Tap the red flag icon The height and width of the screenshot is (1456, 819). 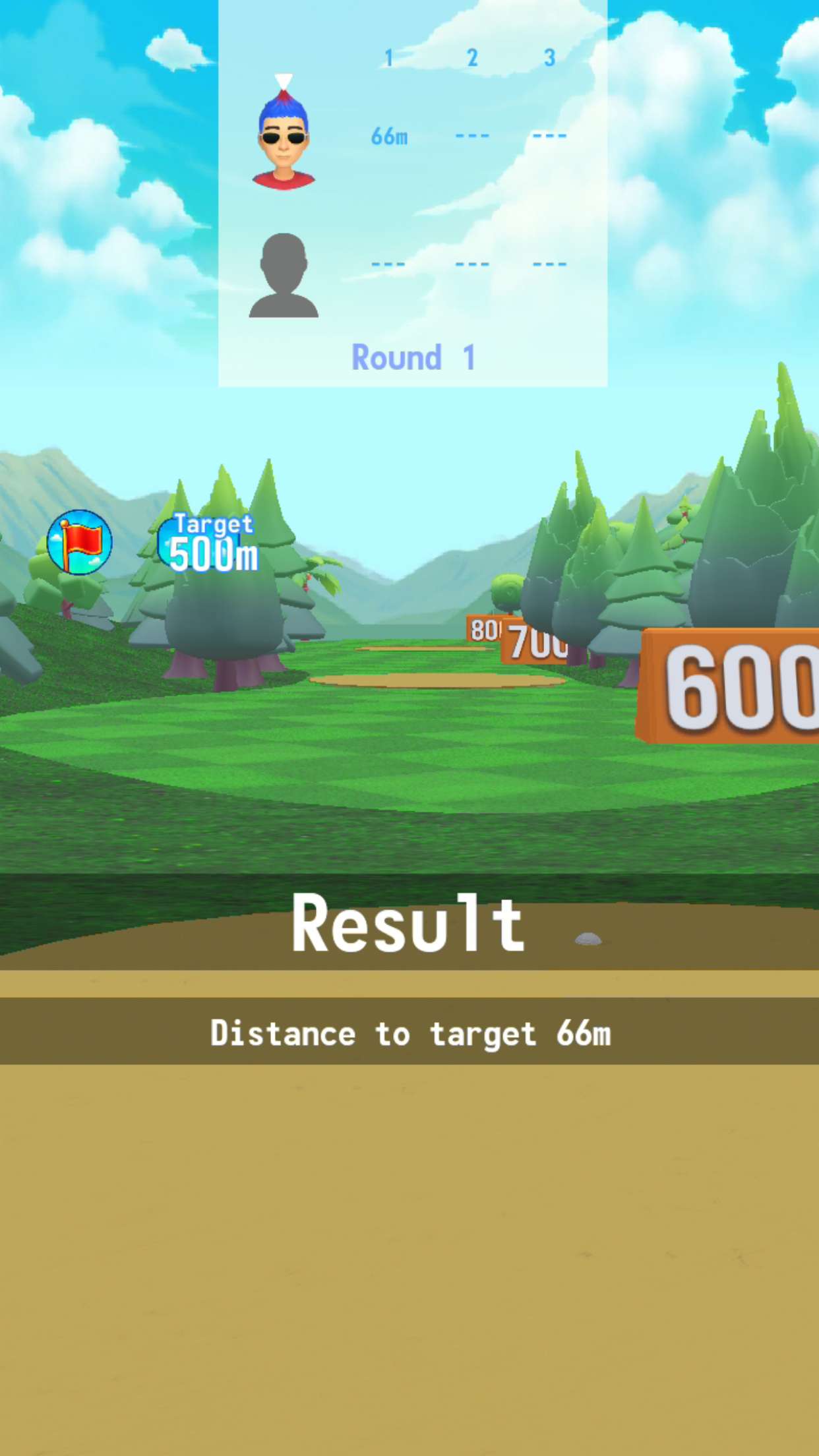(x=80, y=542)
